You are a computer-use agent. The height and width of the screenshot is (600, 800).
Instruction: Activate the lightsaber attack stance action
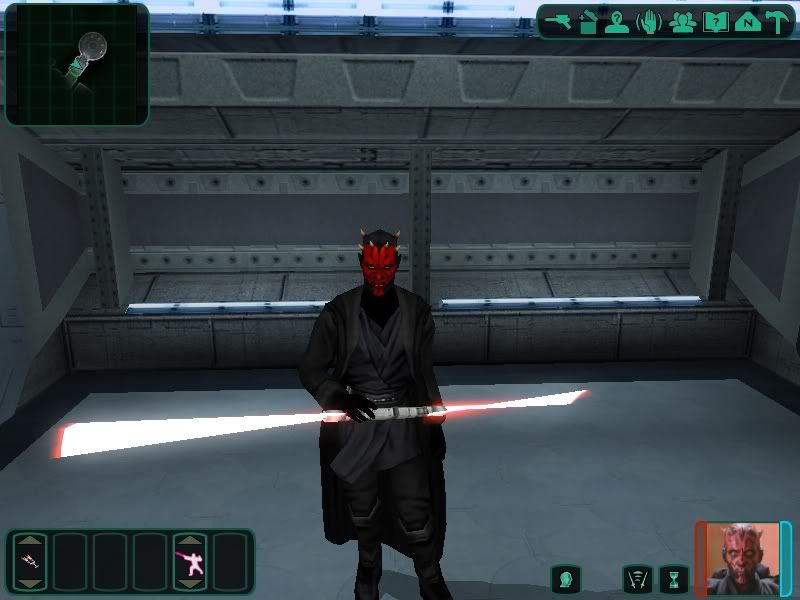189,561
